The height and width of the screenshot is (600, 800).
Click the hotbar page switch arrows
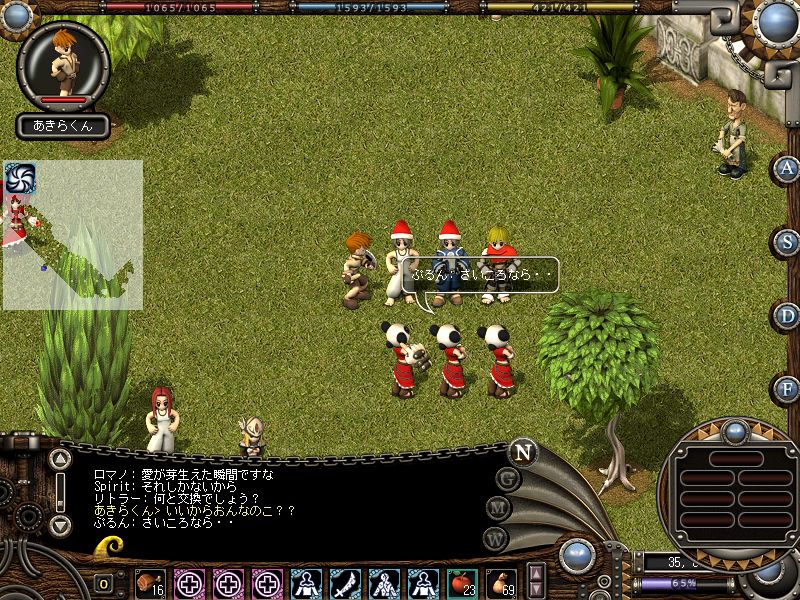tap(536, 580)
